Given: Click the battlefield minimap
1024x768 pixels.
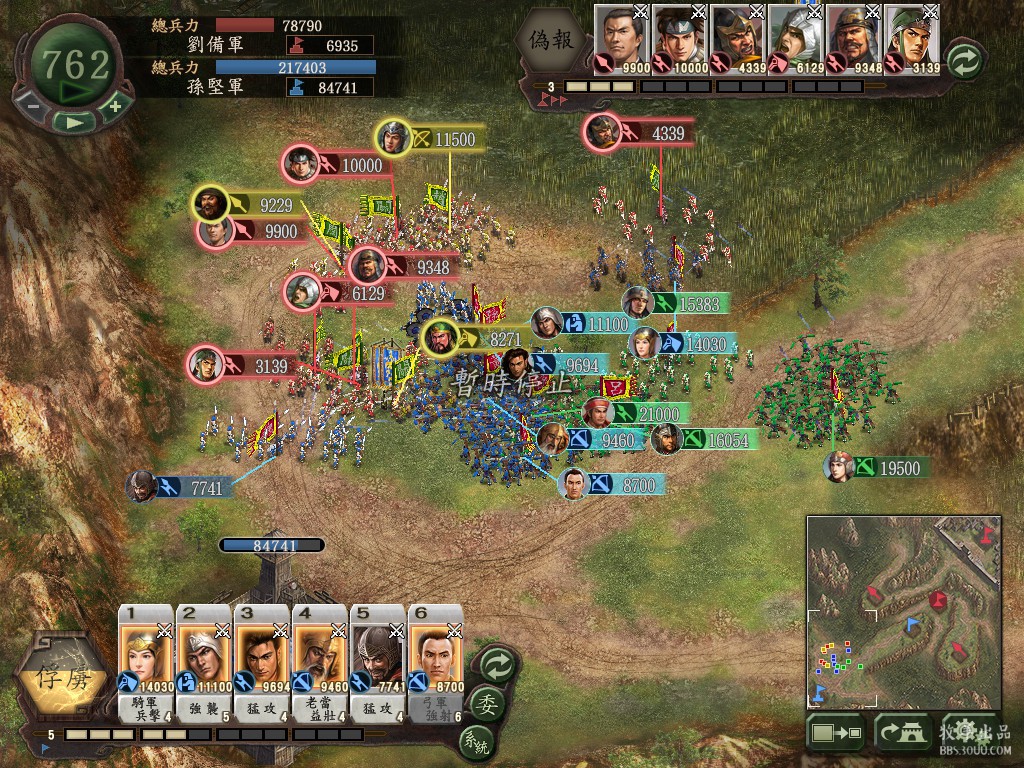Looking at the screenshot, I should click(903, 611).
